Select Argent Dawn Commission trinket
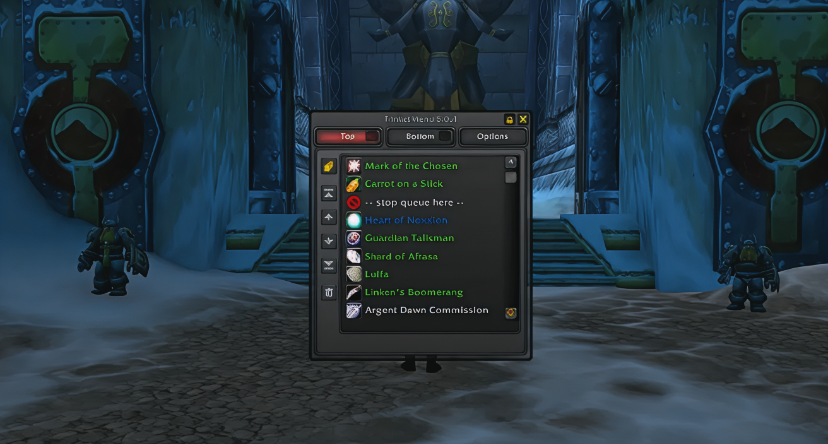This screenshot has height=444, width=828. [426, 310]
